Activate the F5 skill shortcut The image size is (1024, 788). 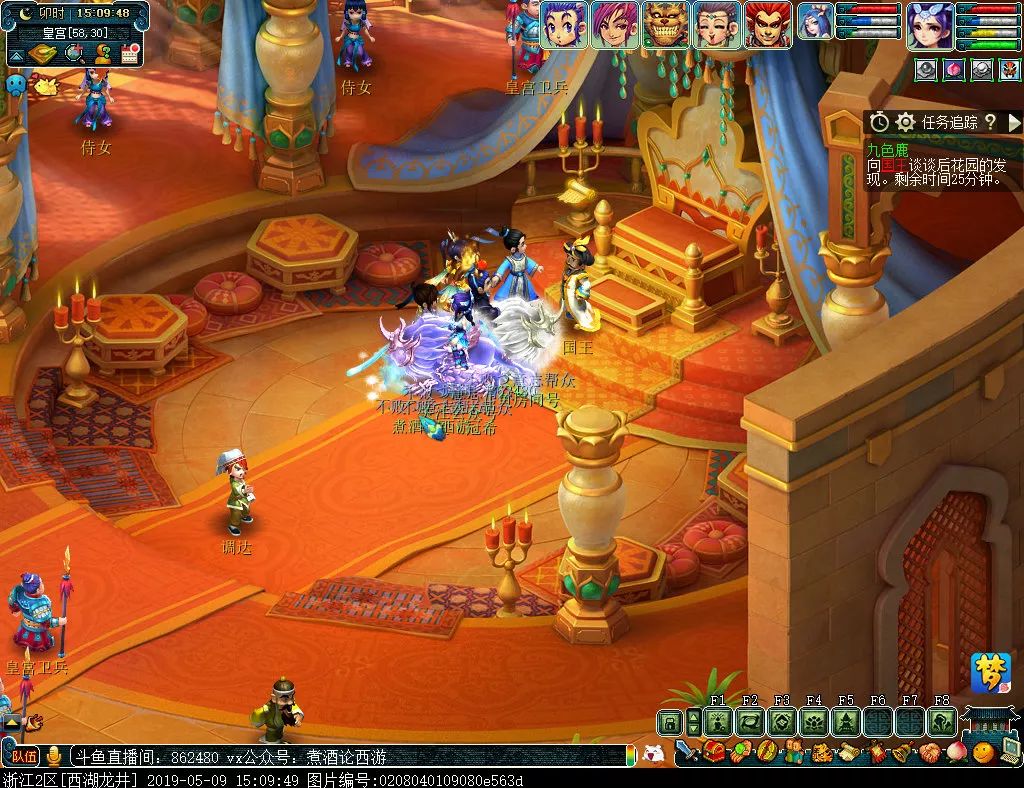[x=846, y=722]
